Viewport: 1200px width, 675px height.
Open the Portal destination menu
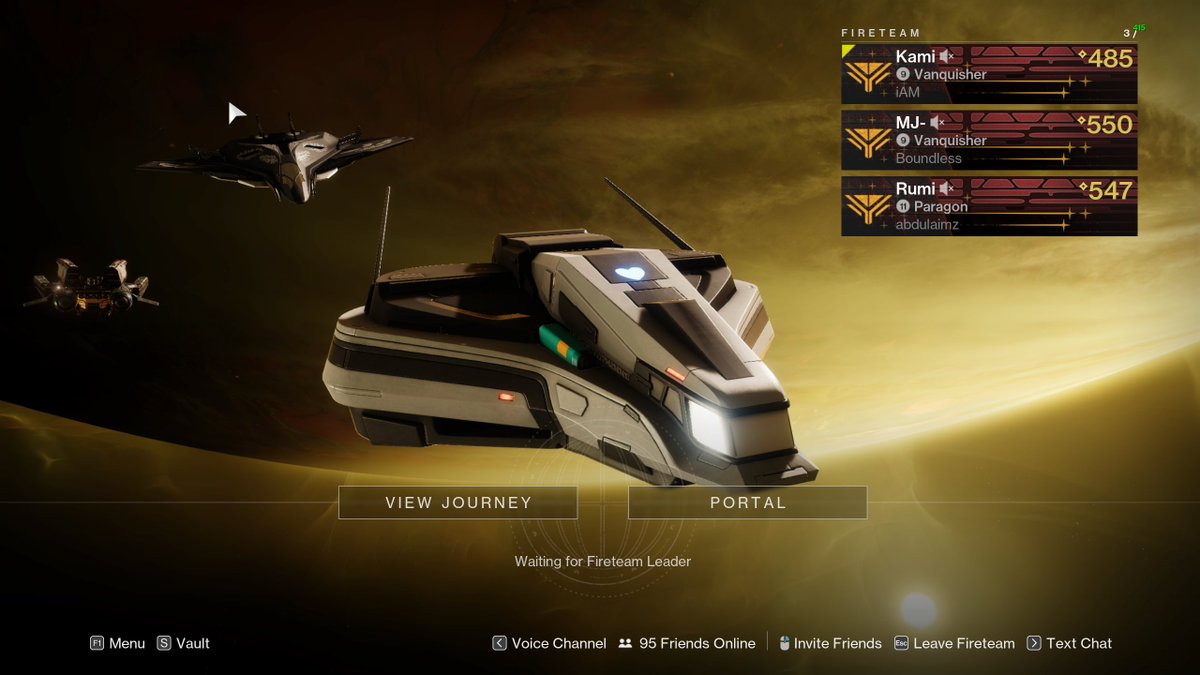click(747, 503)
